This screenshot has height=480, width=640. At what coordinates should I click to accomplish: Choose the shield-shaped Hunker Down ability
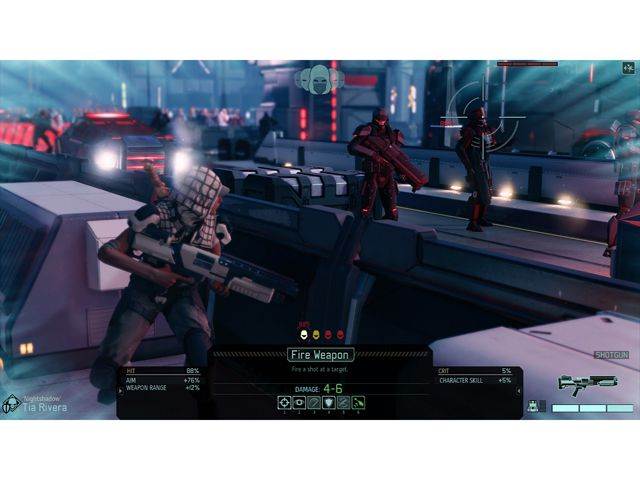[x=327, y=402]
